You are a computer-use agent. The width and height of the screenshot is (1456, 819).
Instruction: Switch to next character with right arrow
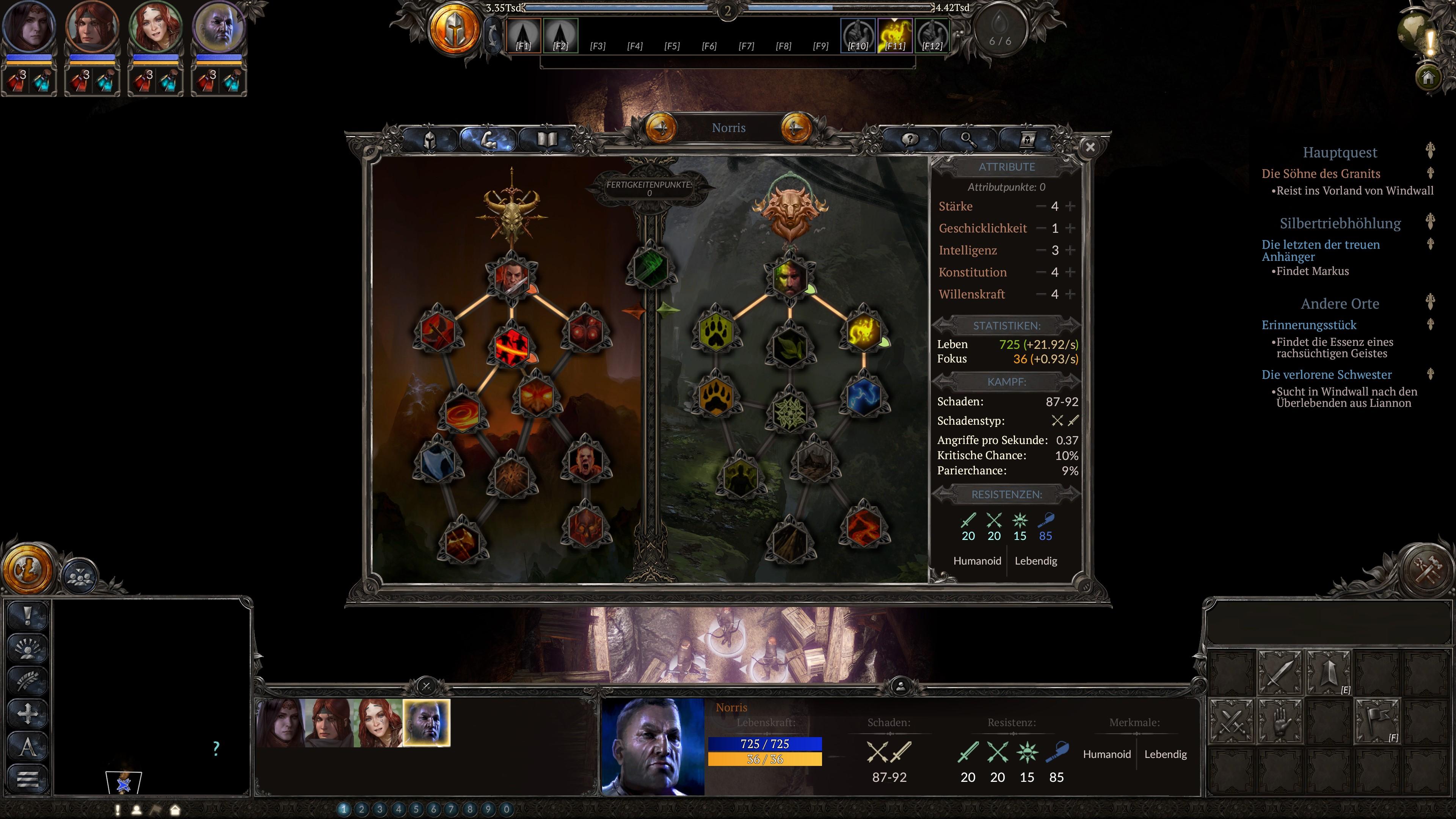click(795, 128)
